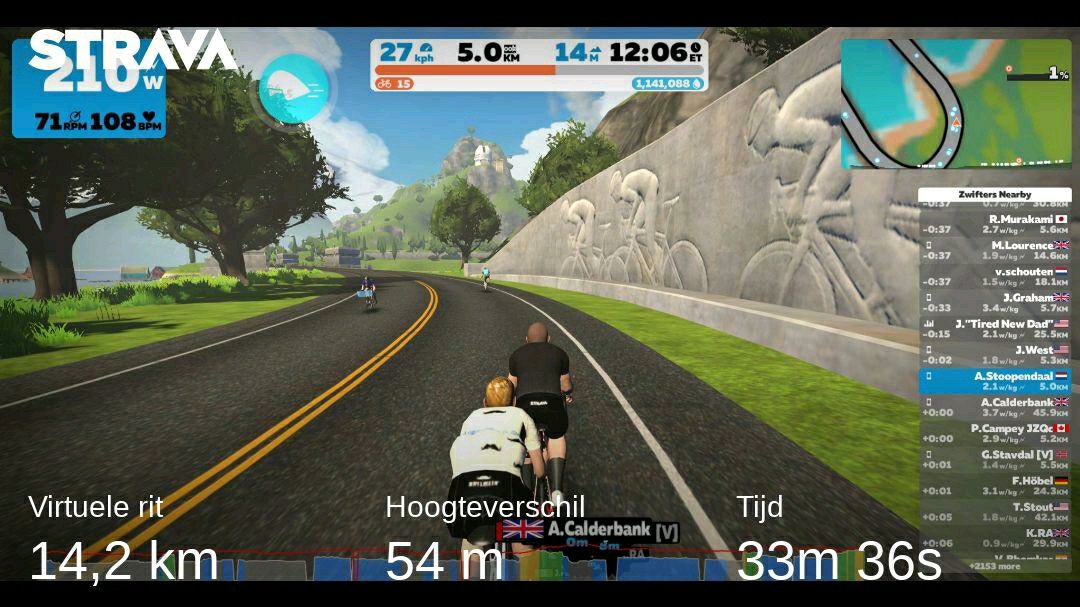Select the T.Stout rider row

coord(994,511)
